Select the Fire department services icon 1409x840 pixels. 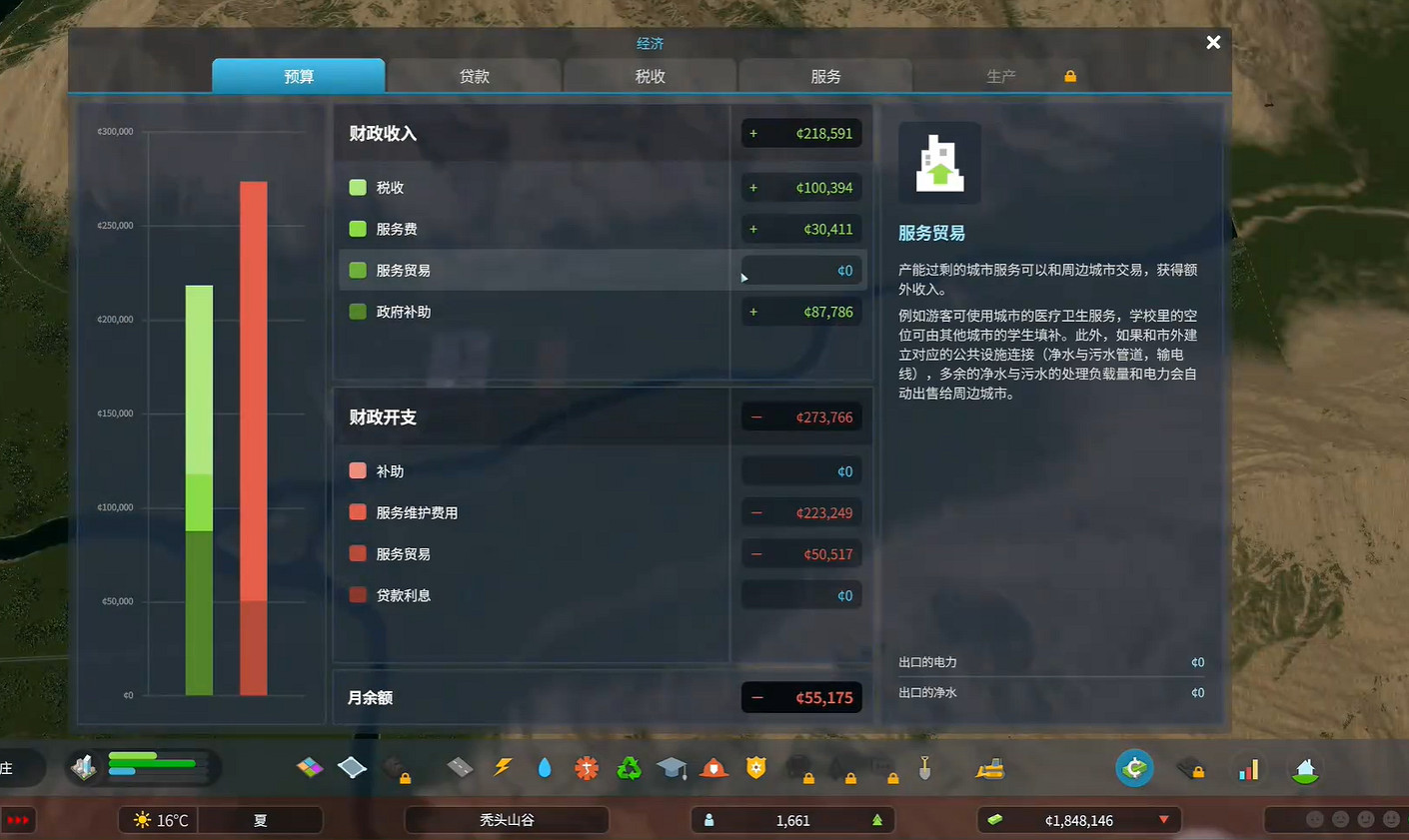coord(711,768)
